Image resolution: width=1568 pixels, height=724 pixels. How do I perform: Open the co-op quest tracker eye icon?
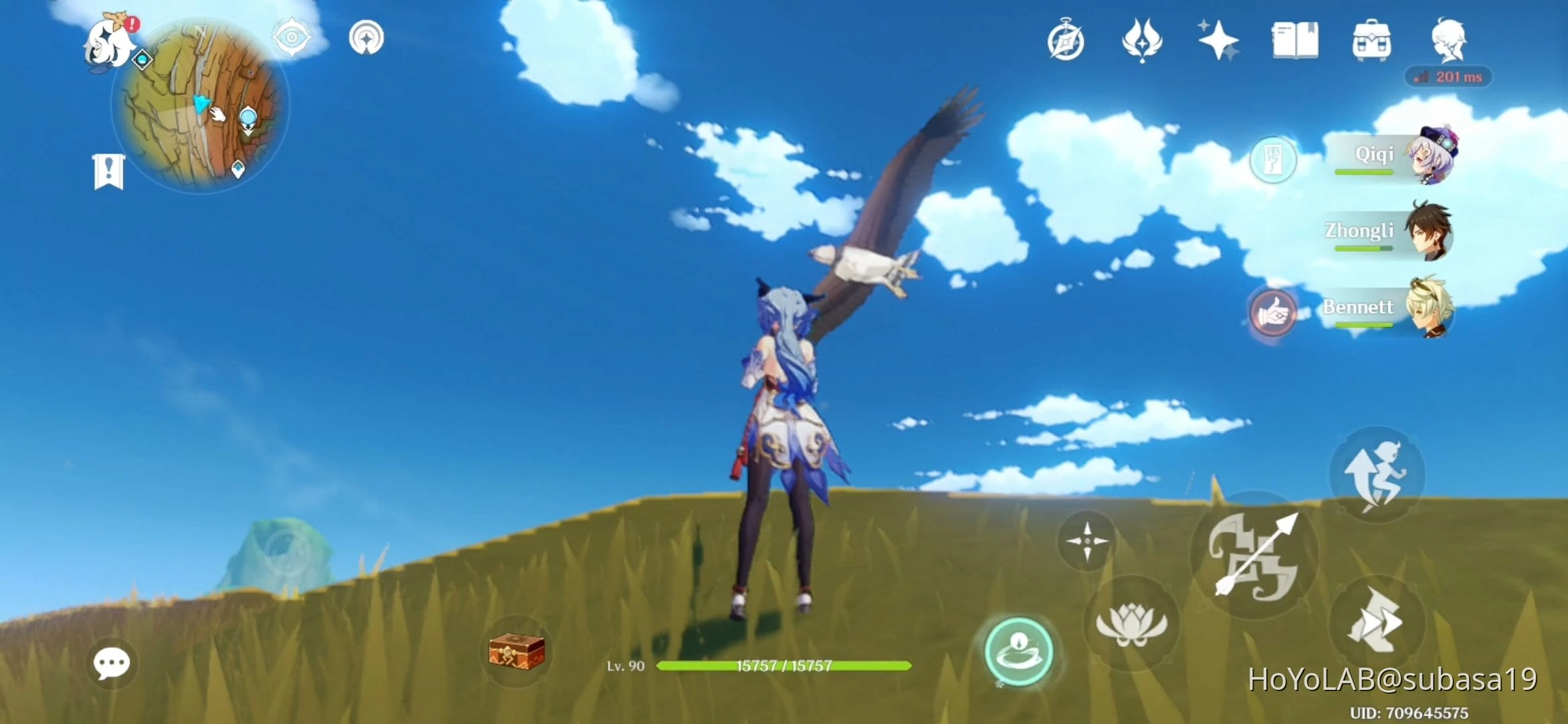click(292, 38)
